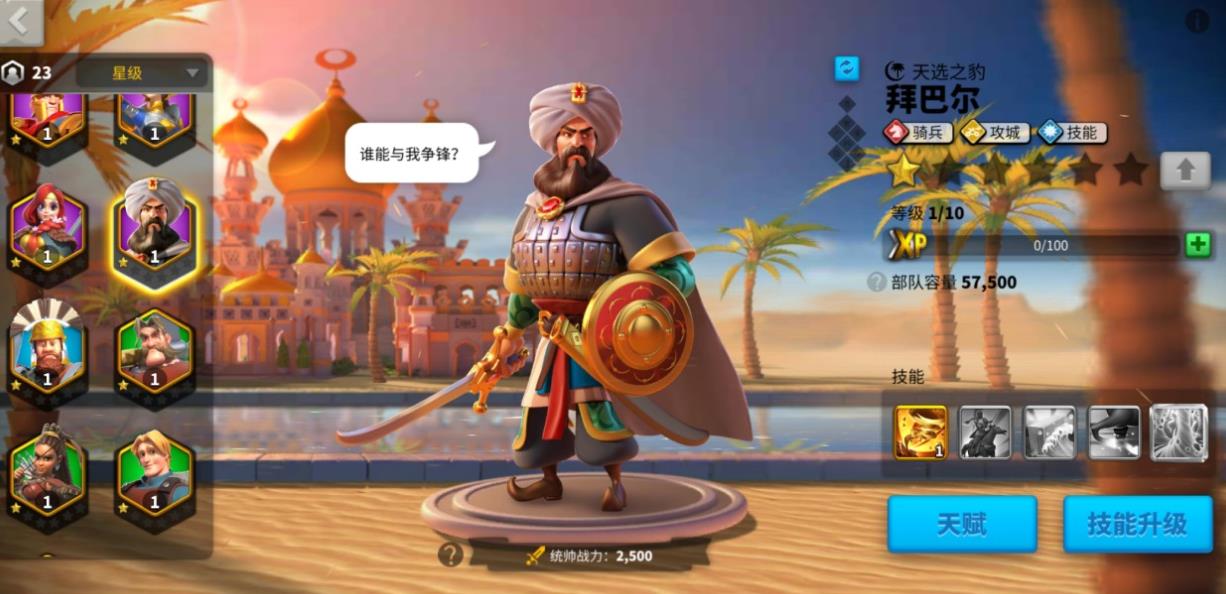
Task: Inspect the grey horse hooves skill icon
Action: tap(1049, 432)
